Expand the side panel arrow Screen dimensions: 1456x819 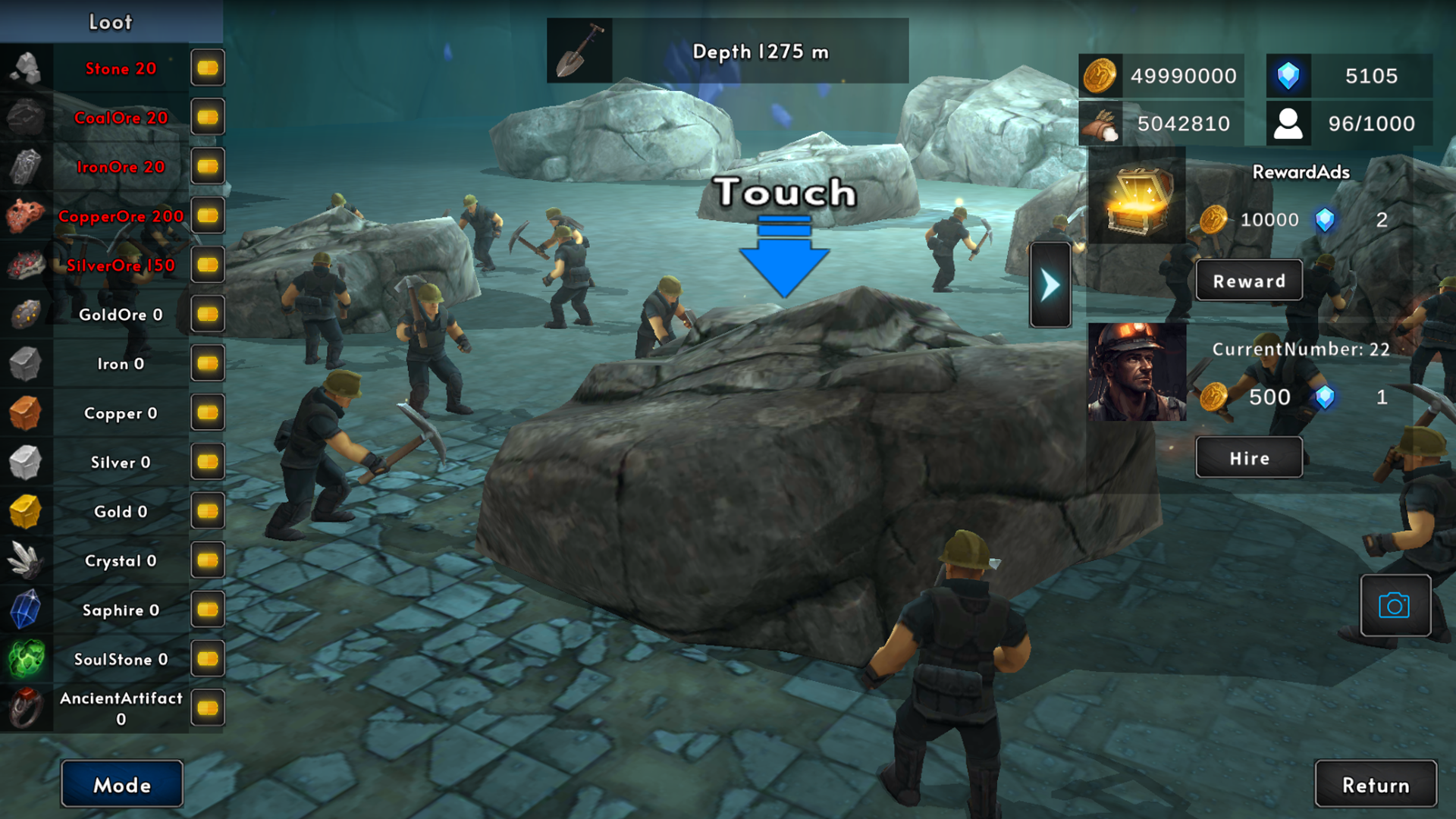point(1050,283)
